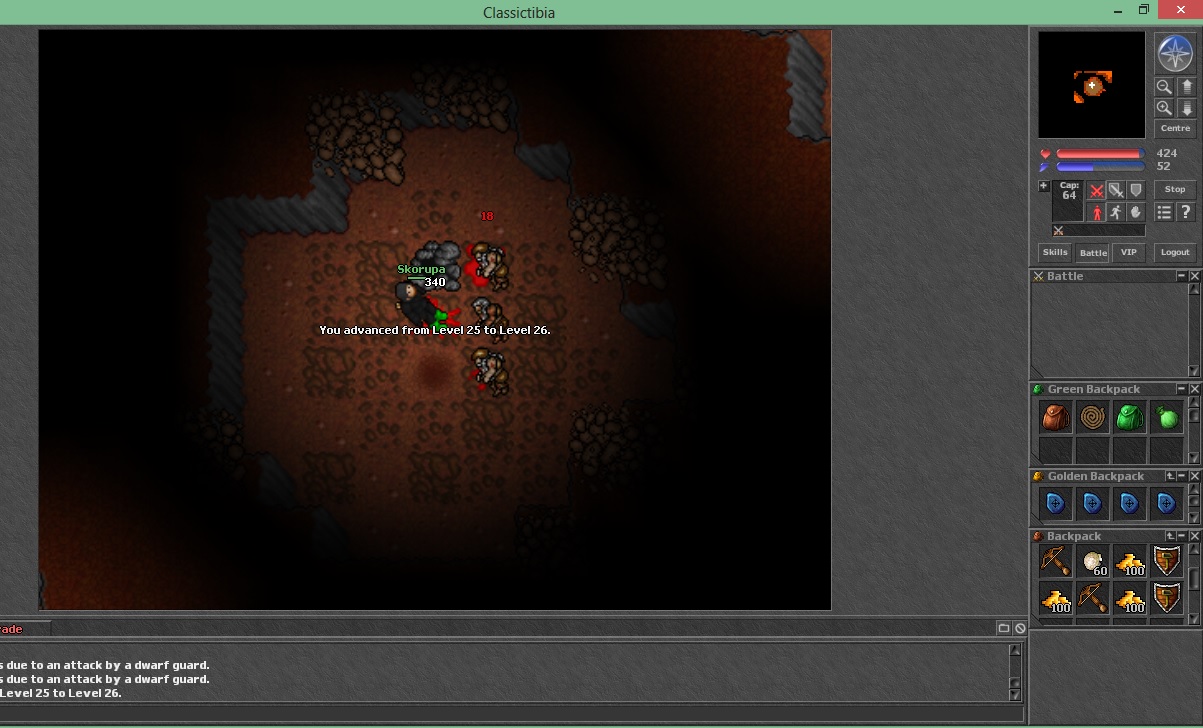Select the brown backpack in the Green Backpack

tap(1055, 417)
